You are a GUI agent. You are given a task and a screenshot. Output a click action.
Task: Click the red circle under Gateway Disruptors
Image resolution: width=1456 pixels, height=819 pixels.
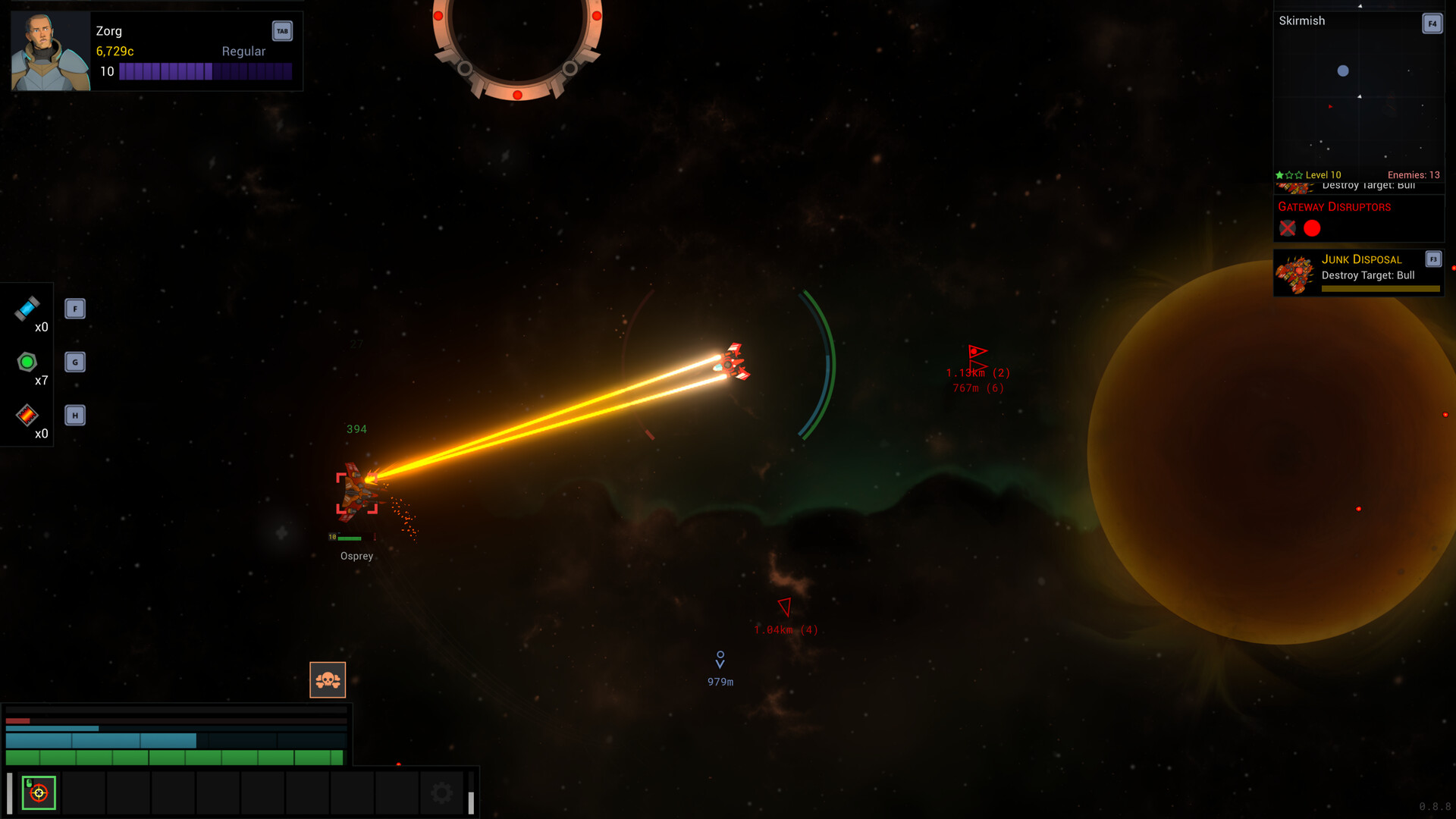[1312, 228]
